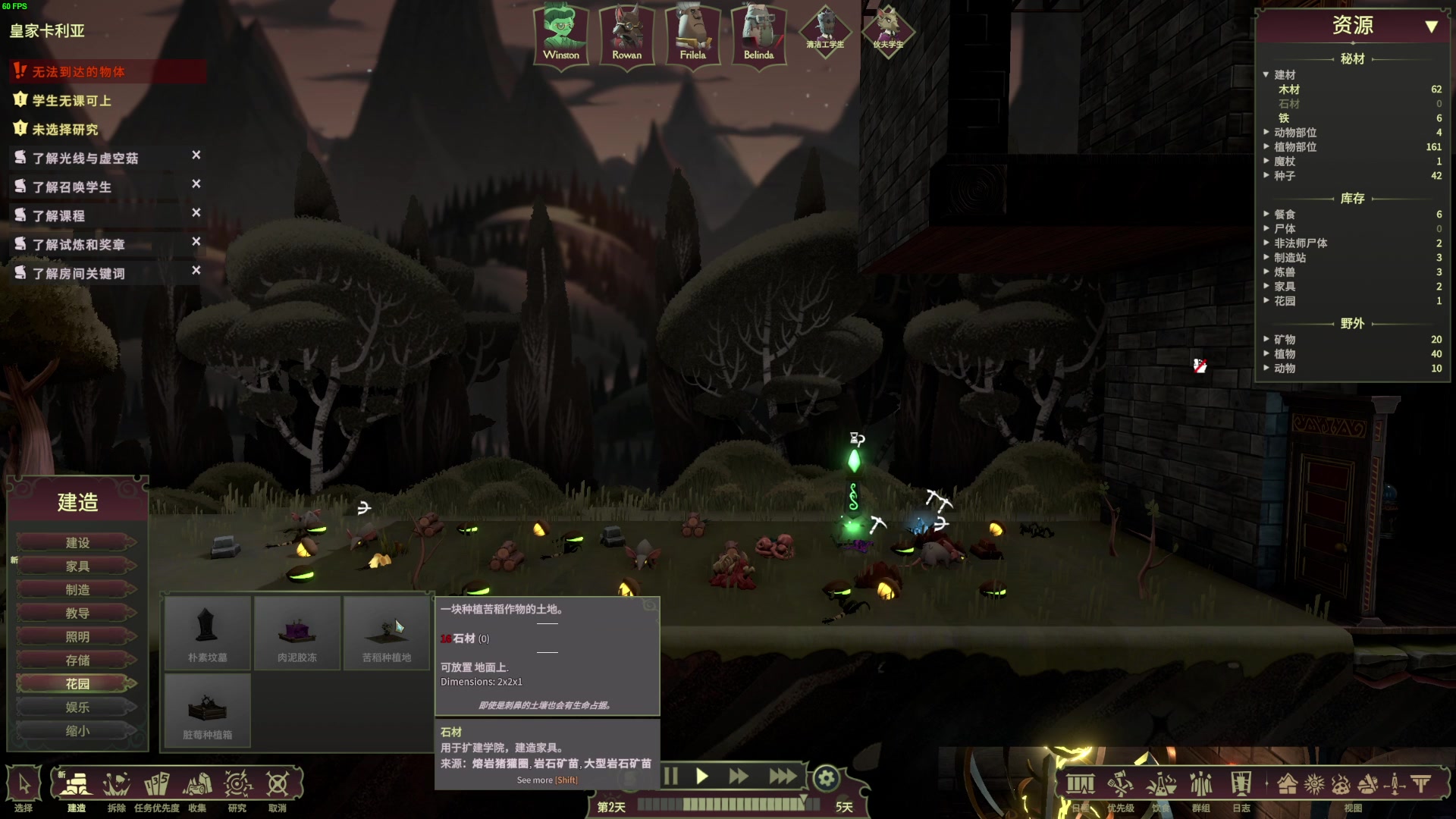Select Belinda's character portrait
This screenshot has width=1456, height=819.
pos(758,35)
